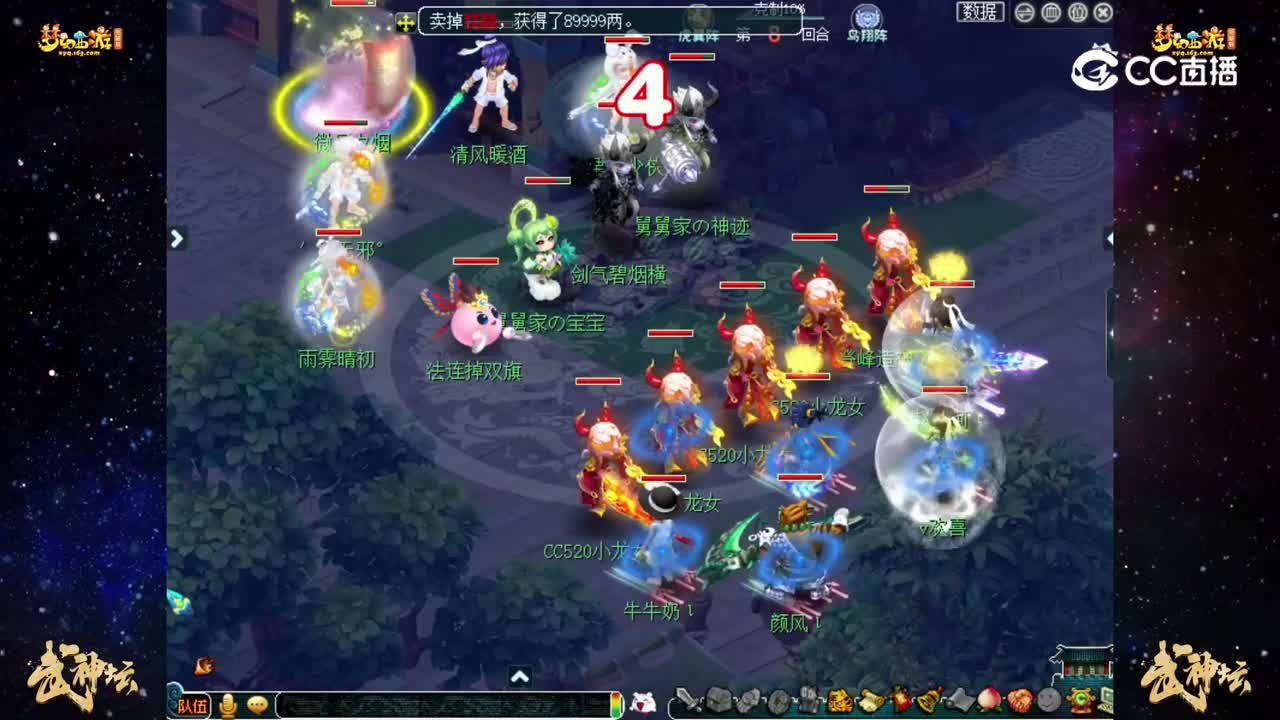Activate the microphone icon in the chat bar

(x=224, y=705)
